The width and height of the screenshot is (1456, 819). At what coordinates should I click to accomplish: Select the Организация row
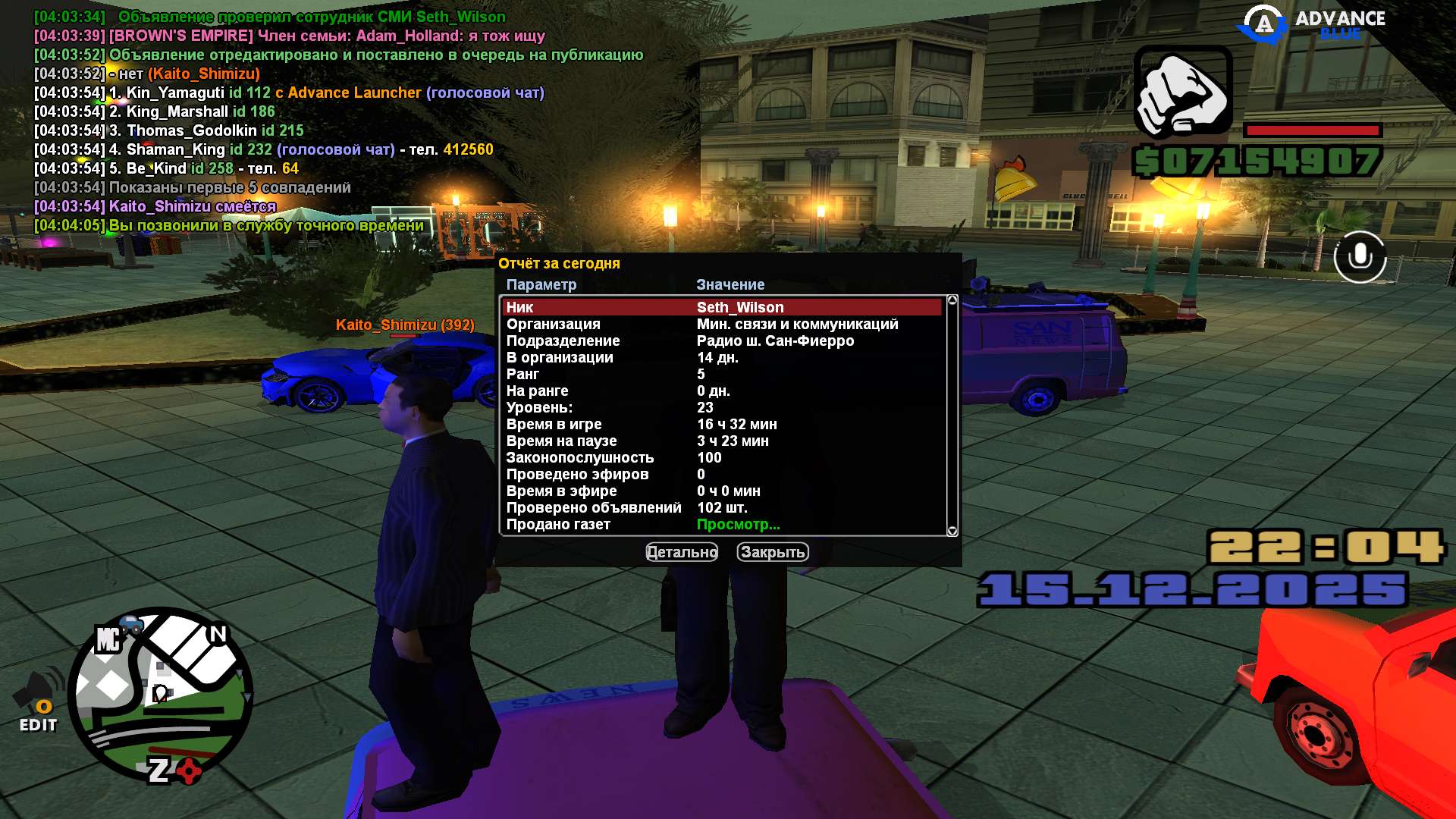click(720, 324)
